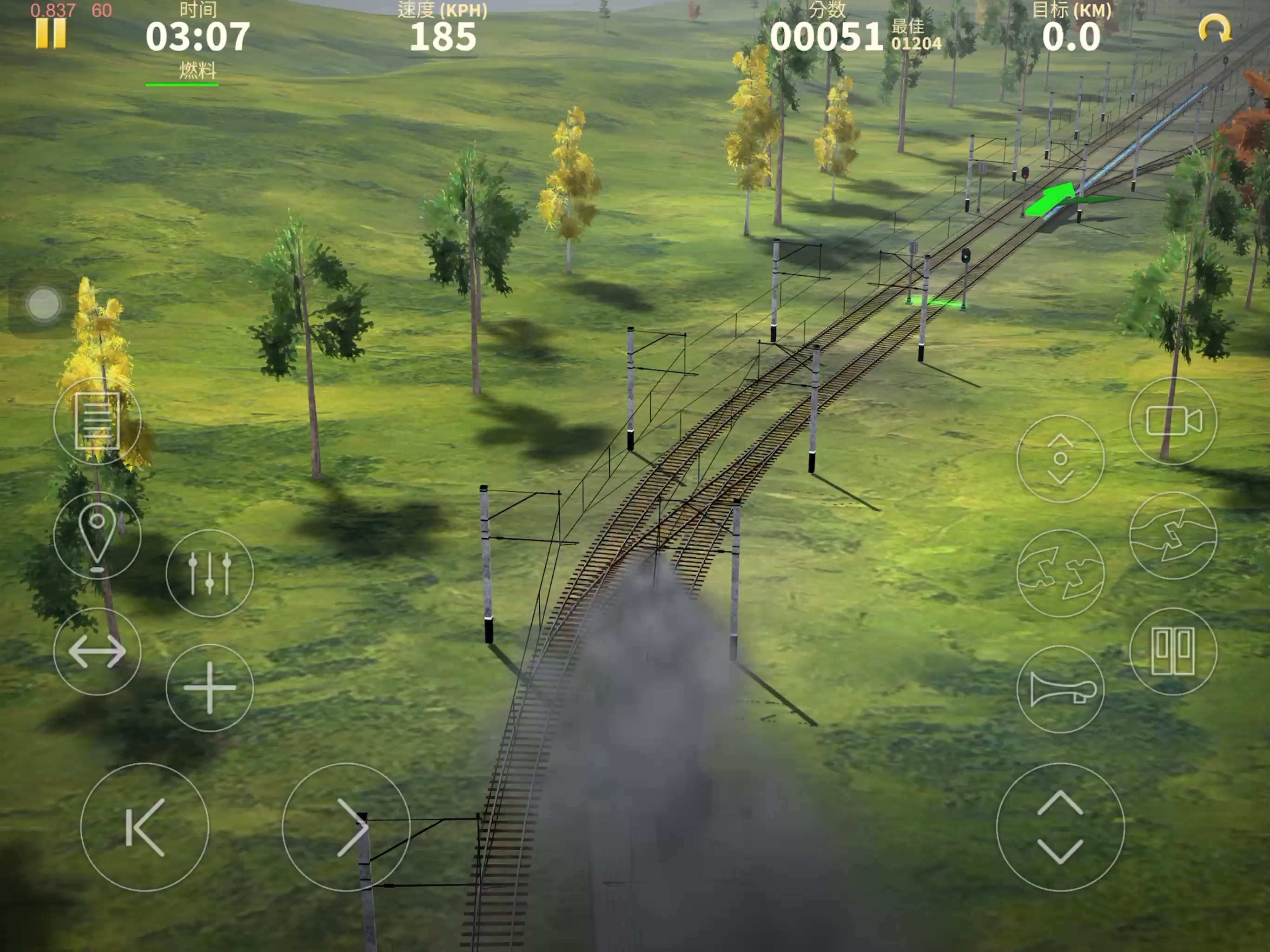The height and width of the screenshot is (952, 1270).
Task: Tap the yellow circular arrow restart icon
Action: click(x=1214, y=29)
